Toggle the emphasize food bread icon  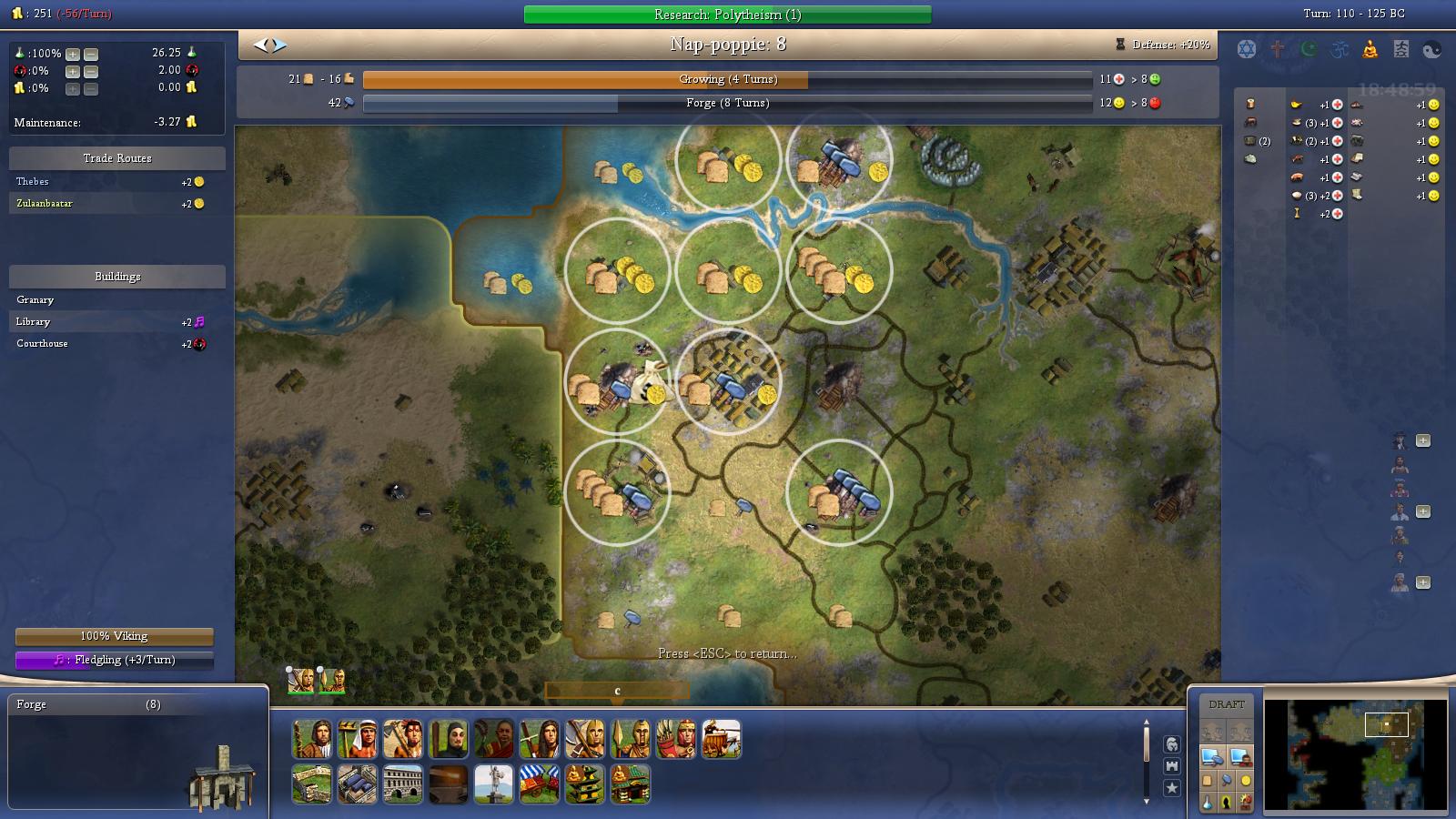[1208, 782]
